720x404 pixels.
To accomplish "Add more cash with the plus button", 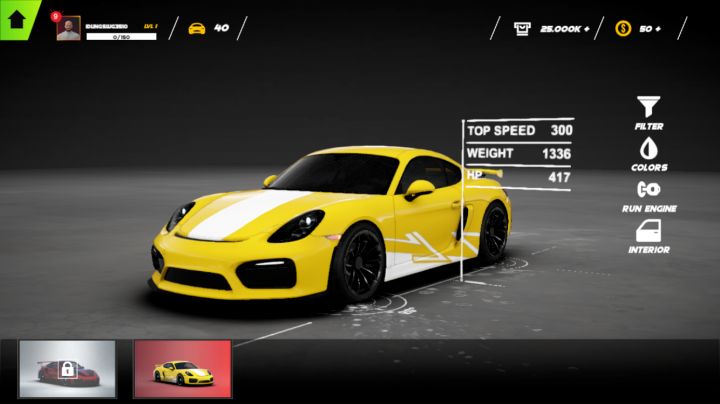I will pos(586,29).
